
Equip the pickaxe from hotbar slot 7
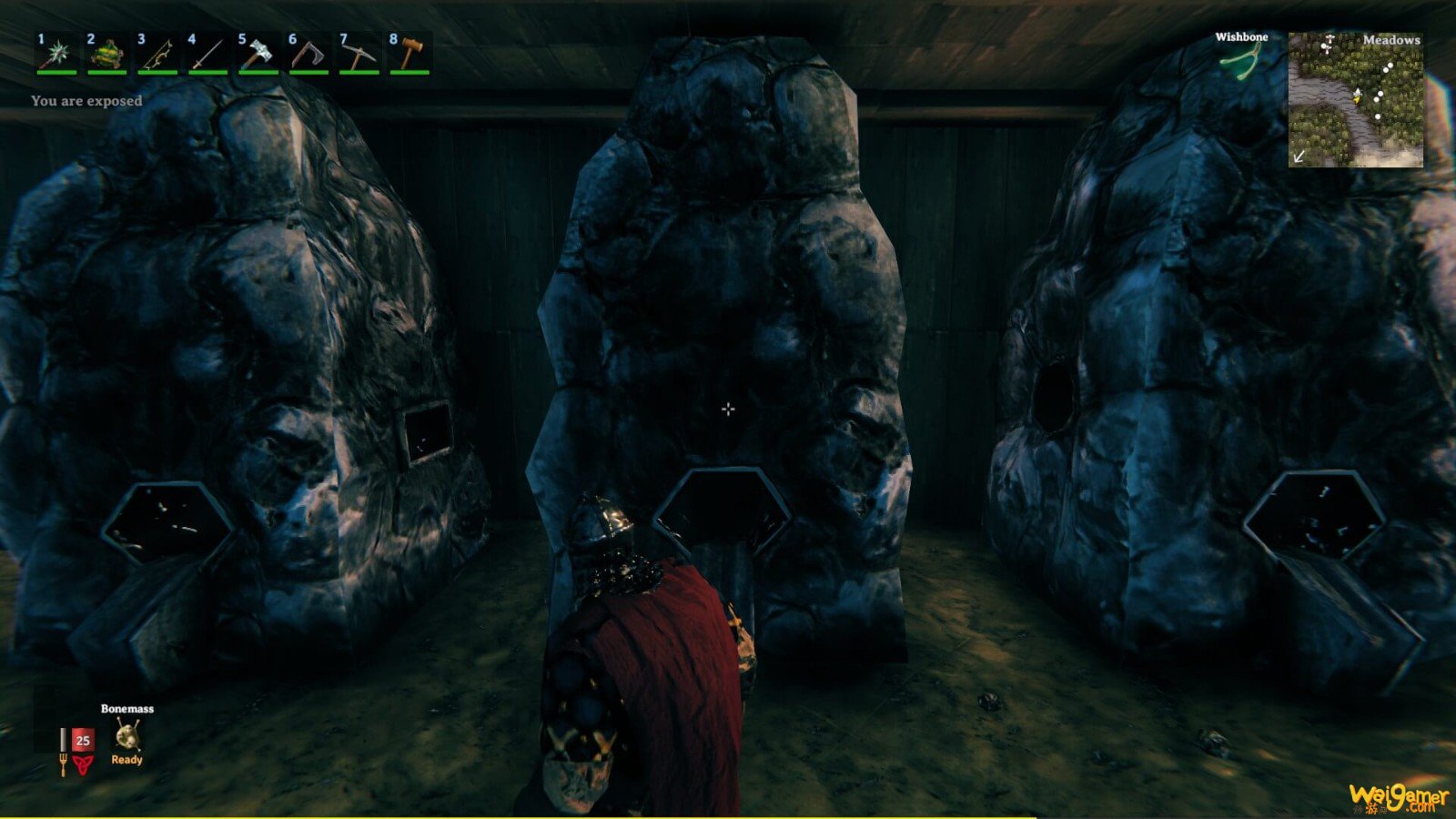pos(359,55)
